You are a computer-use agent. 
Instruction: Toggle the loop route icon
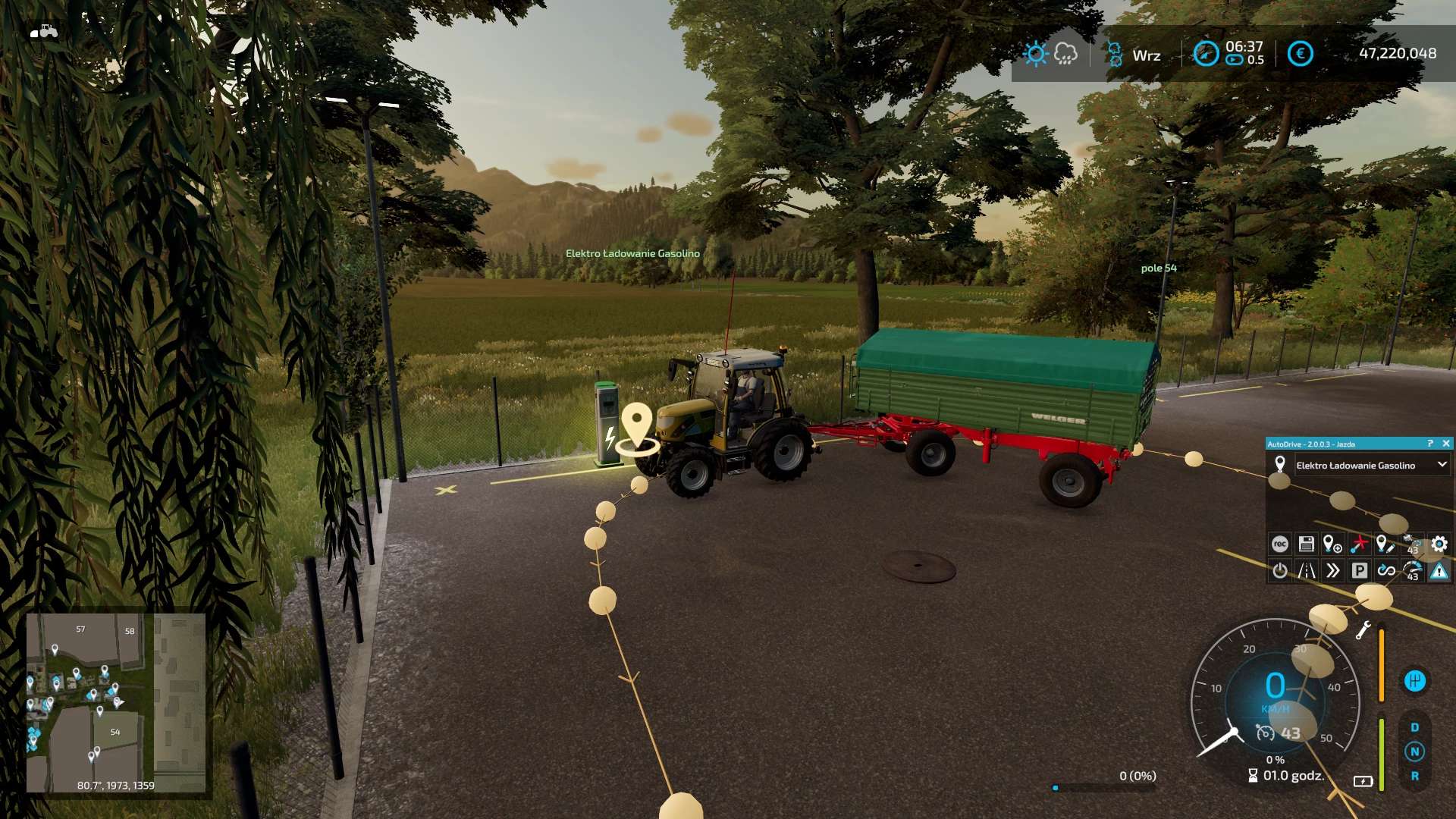pyautogui.click(x=1385, y=570)
